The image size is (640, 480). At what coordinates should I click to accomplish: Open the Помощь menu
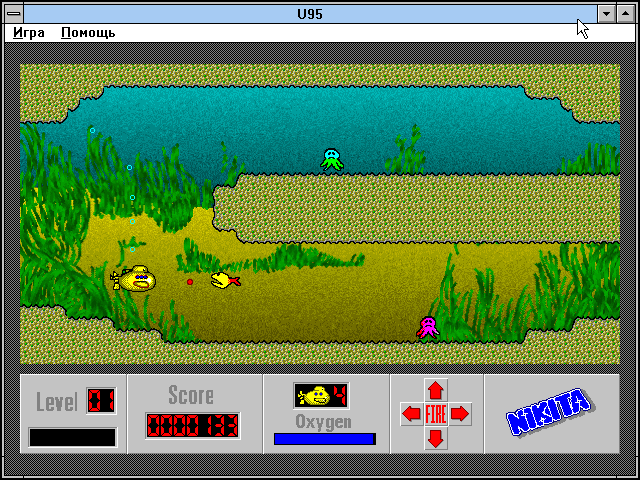click(88, 32)
